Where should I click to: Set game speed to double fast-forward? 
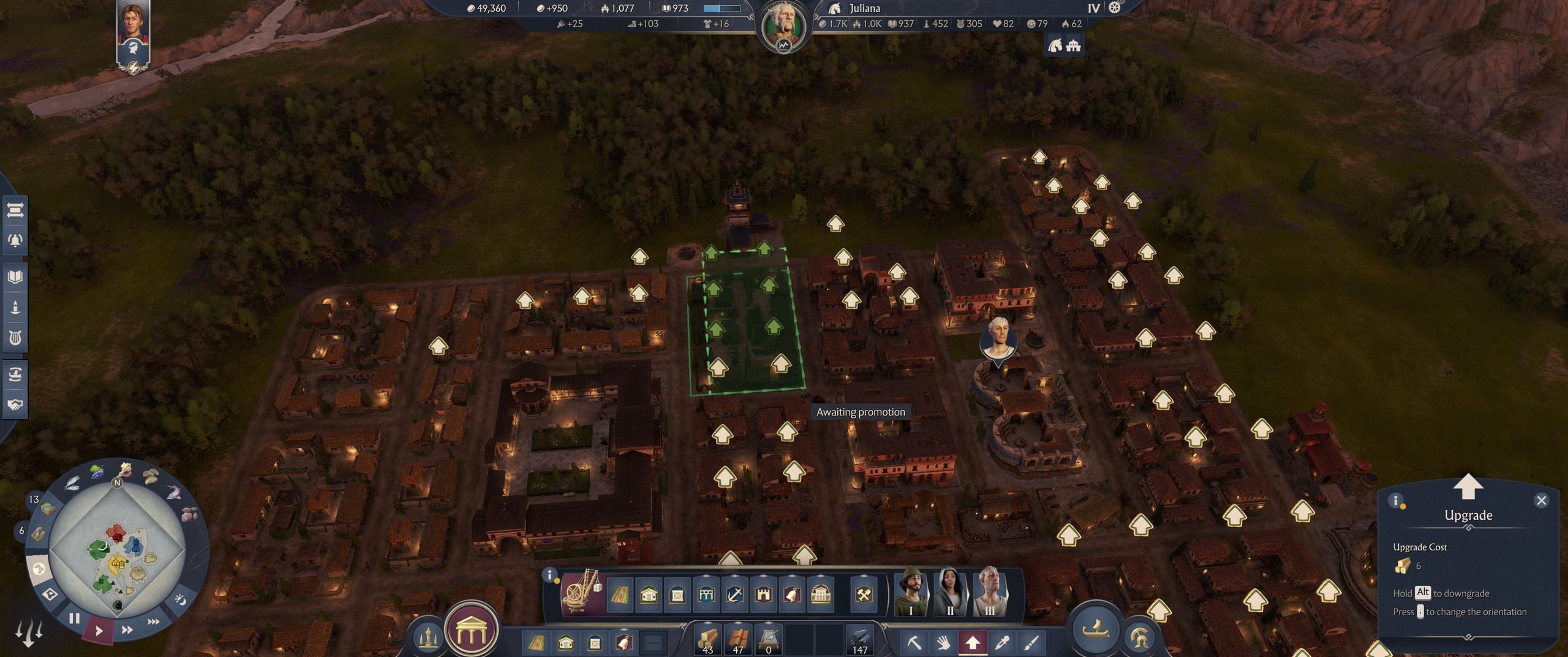pyautogui.click(x=127, y=629)
